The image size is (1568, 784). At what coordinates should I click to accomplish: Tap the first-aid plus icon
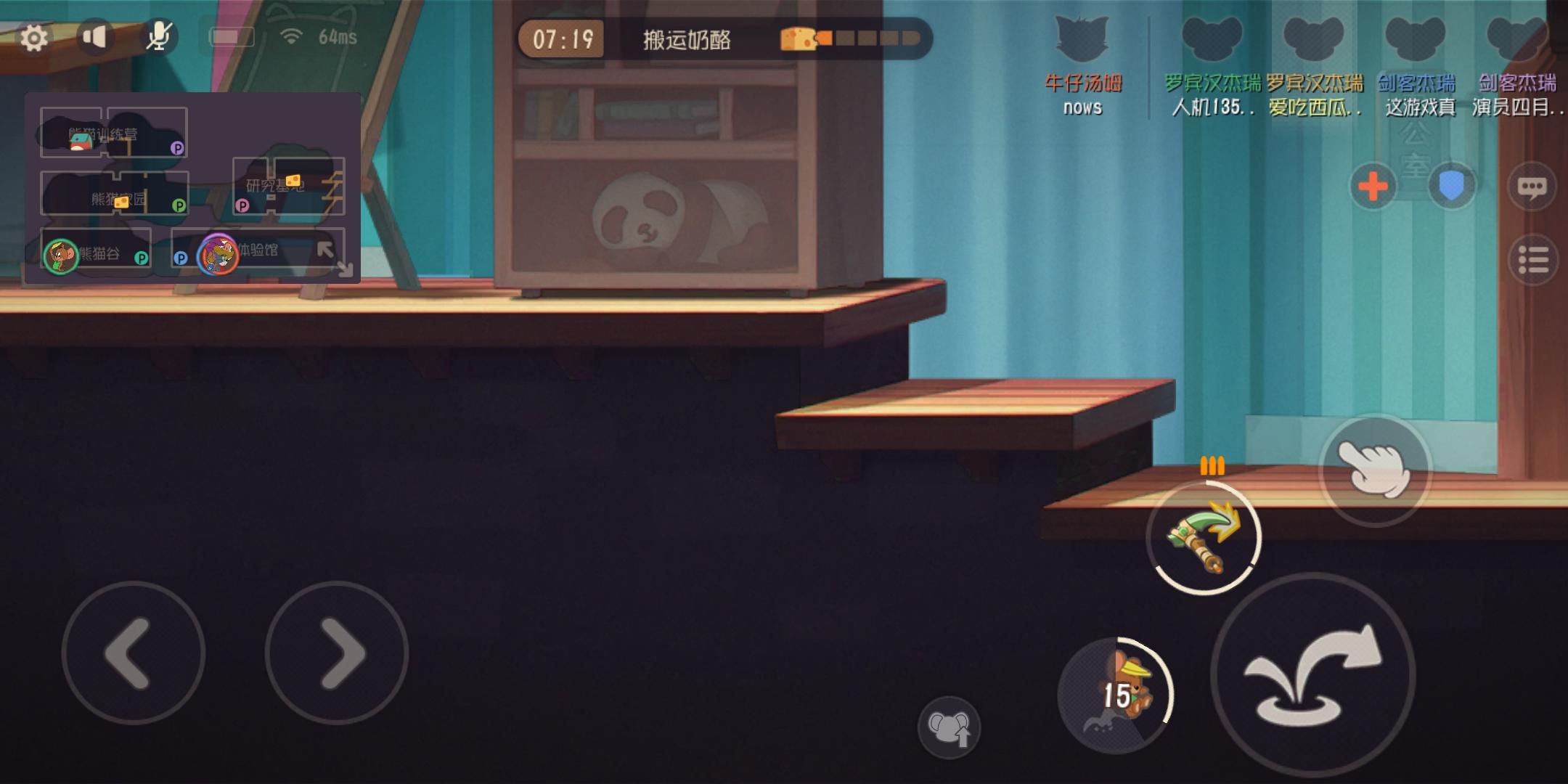1374,187
